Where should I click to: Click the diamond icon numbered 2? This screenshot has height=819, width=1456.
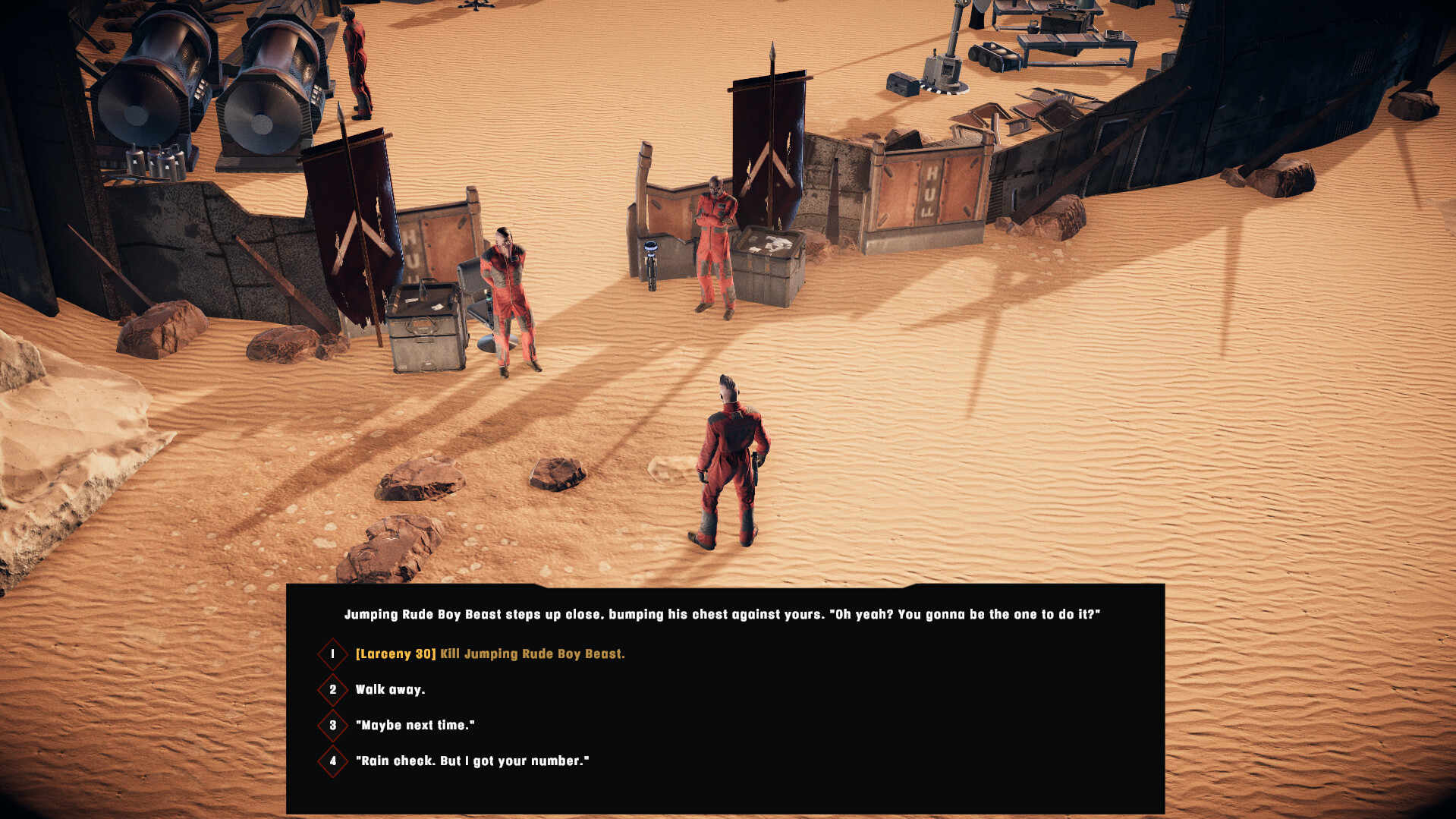[332, 689]
